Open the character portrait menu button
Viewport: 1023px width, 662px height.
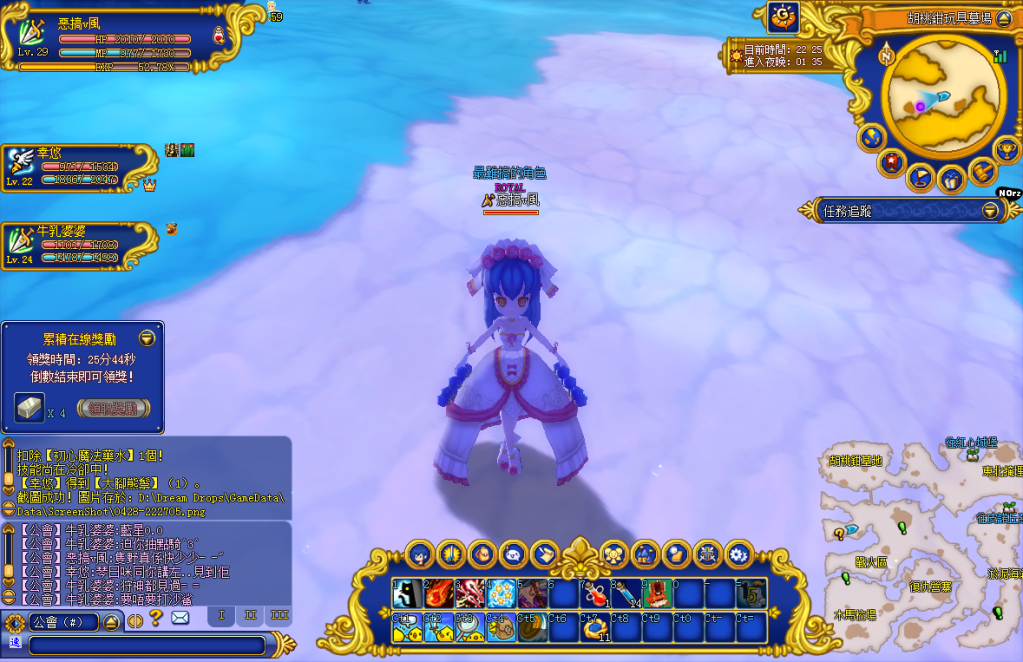click(420, 553)
